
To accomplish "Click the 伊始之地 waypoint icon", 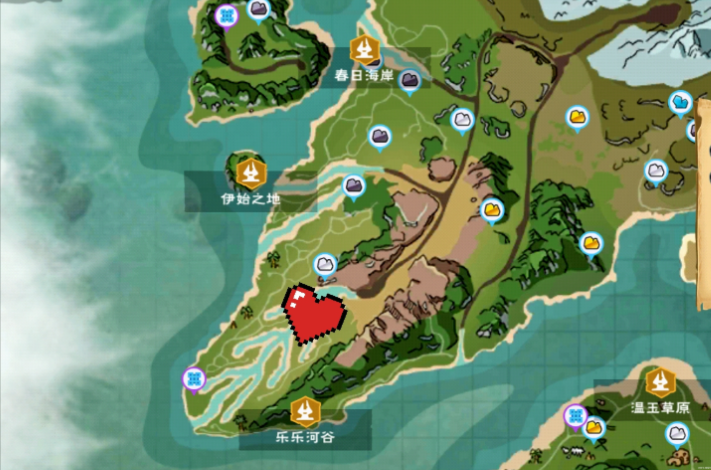I will (x=250, y=172).
